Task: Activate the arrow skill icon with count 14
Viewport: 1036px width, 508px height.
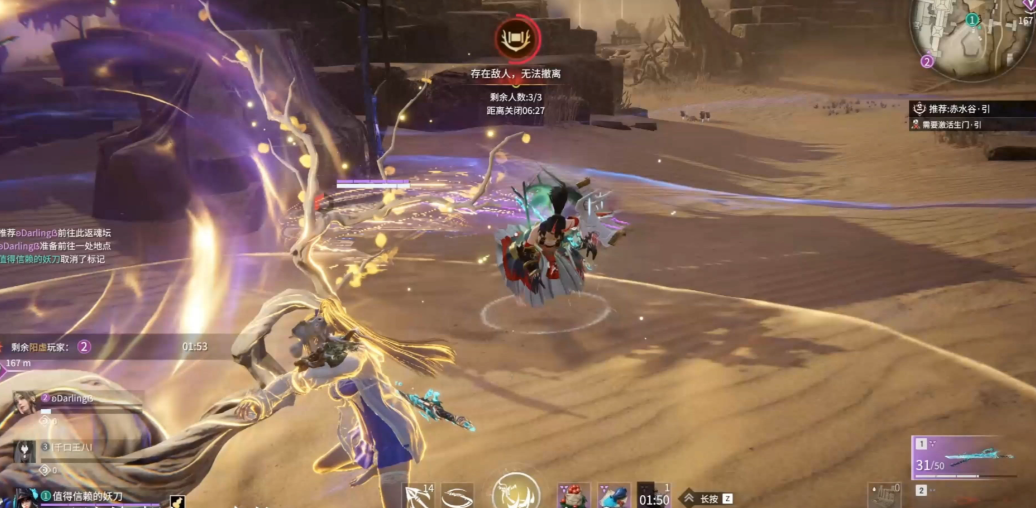Action: pos(418,494)
